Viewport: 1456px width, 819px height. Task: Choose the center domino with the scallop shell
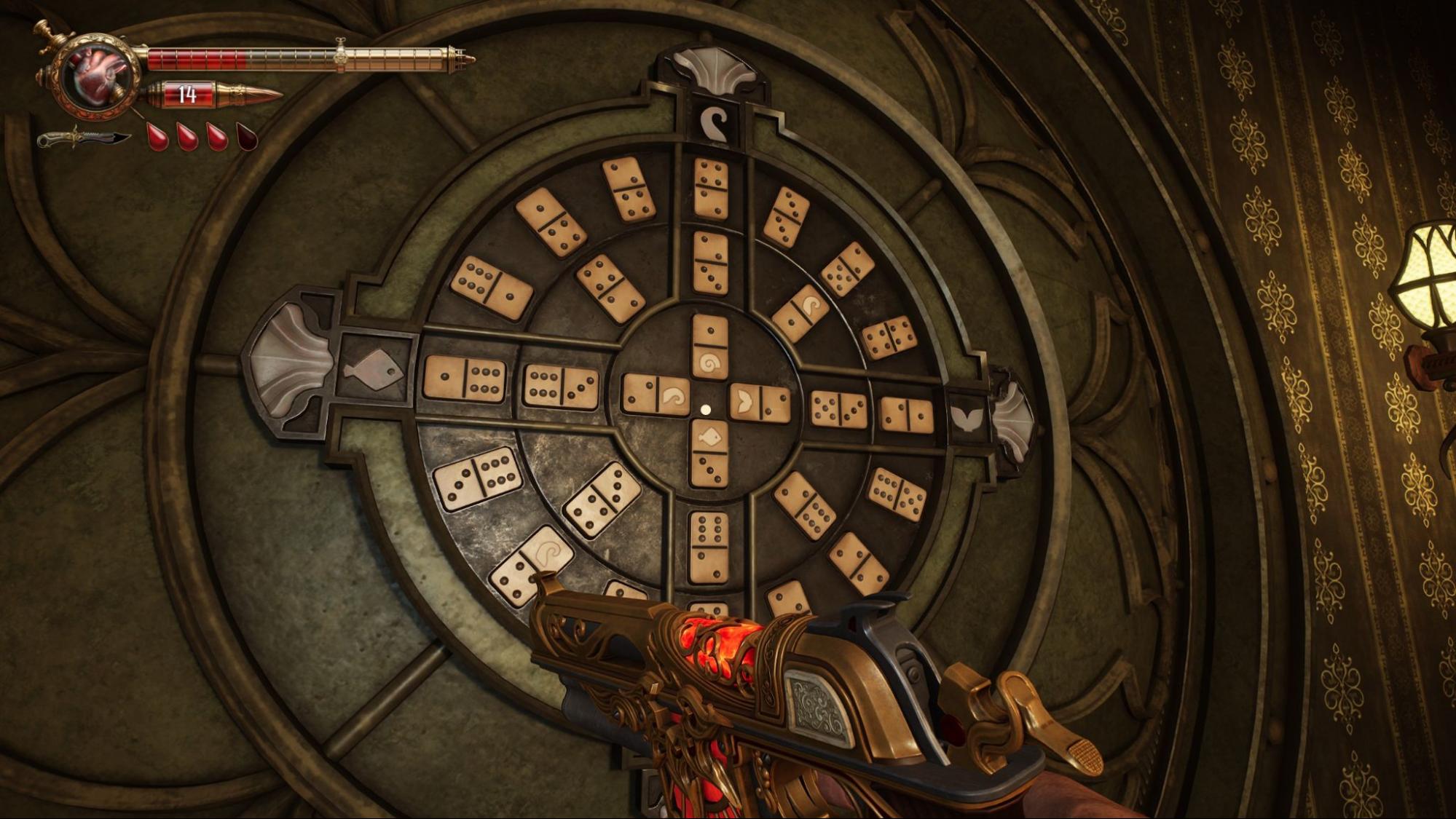[x=760, y=403]
